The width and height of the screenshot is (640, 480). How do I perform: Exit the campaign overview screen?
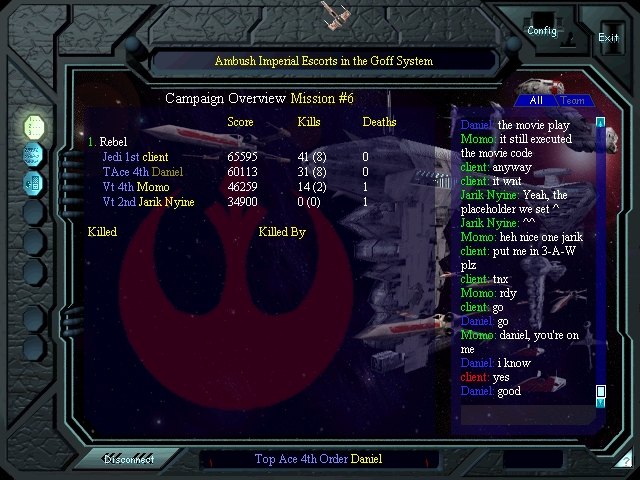(x=608, y=38)
